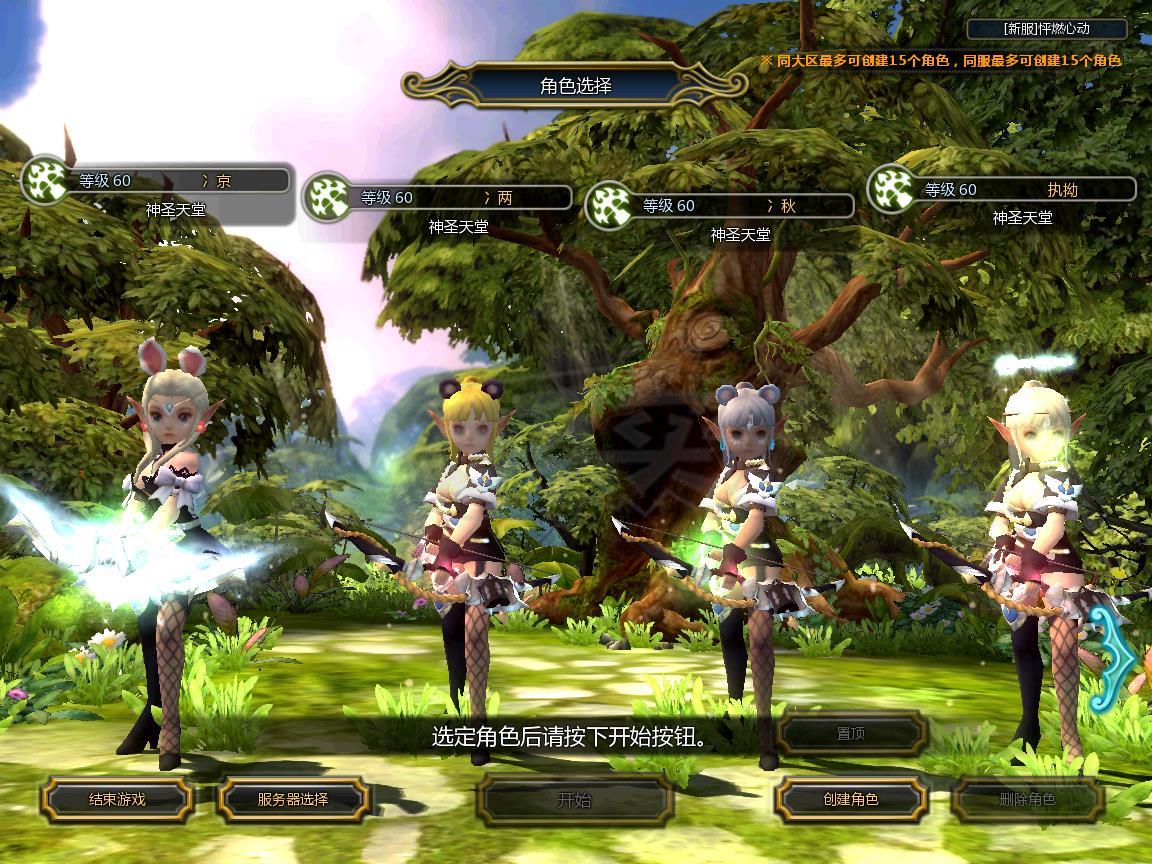Choose 创建角色 to create a character
The image size is (1152, 864).
851,799
